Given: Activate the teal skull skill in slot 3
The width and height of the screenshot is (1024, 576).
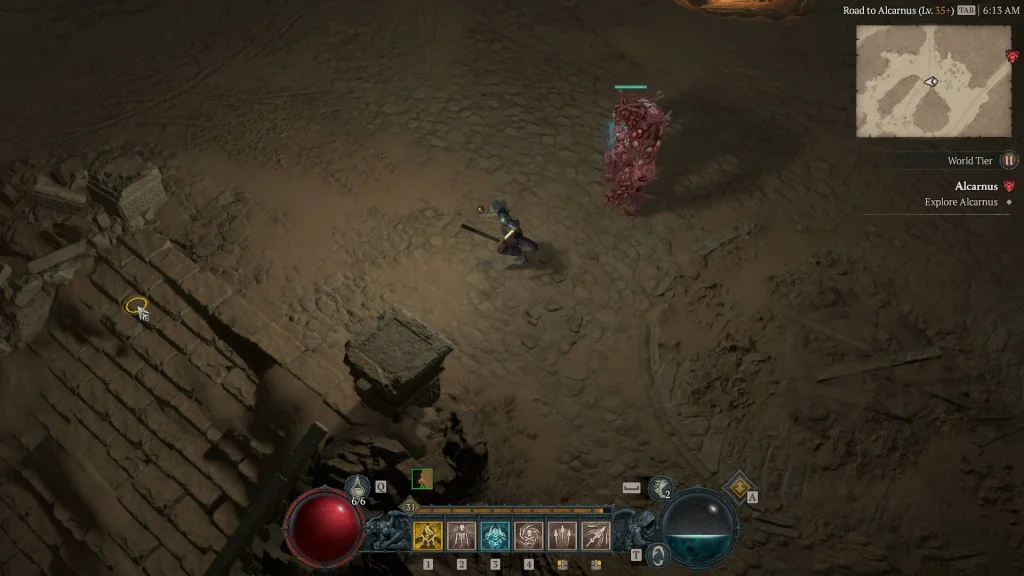Looking at the screenshot, I should [495, 536].
